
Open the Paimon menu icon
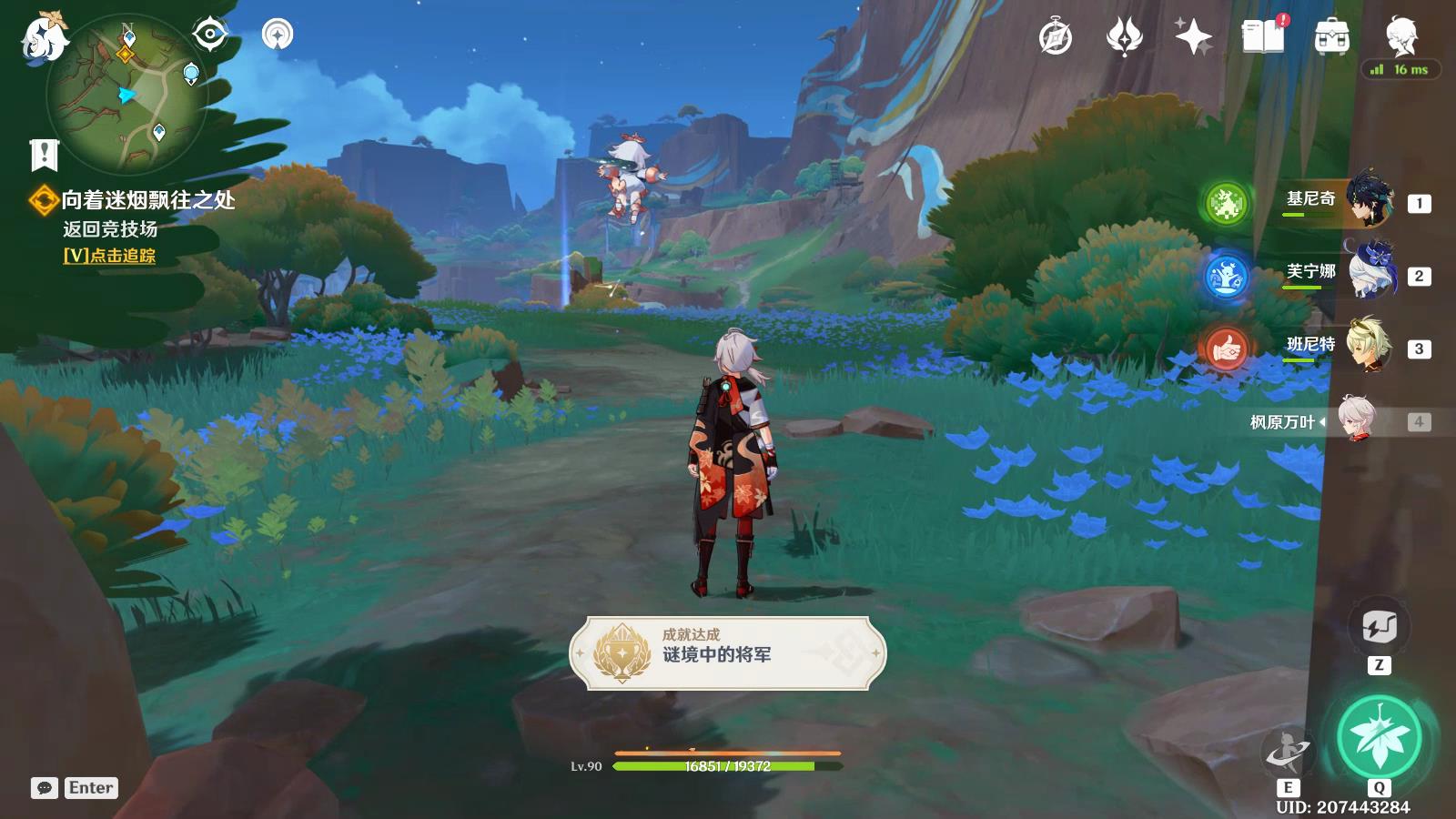click(44, 38)
